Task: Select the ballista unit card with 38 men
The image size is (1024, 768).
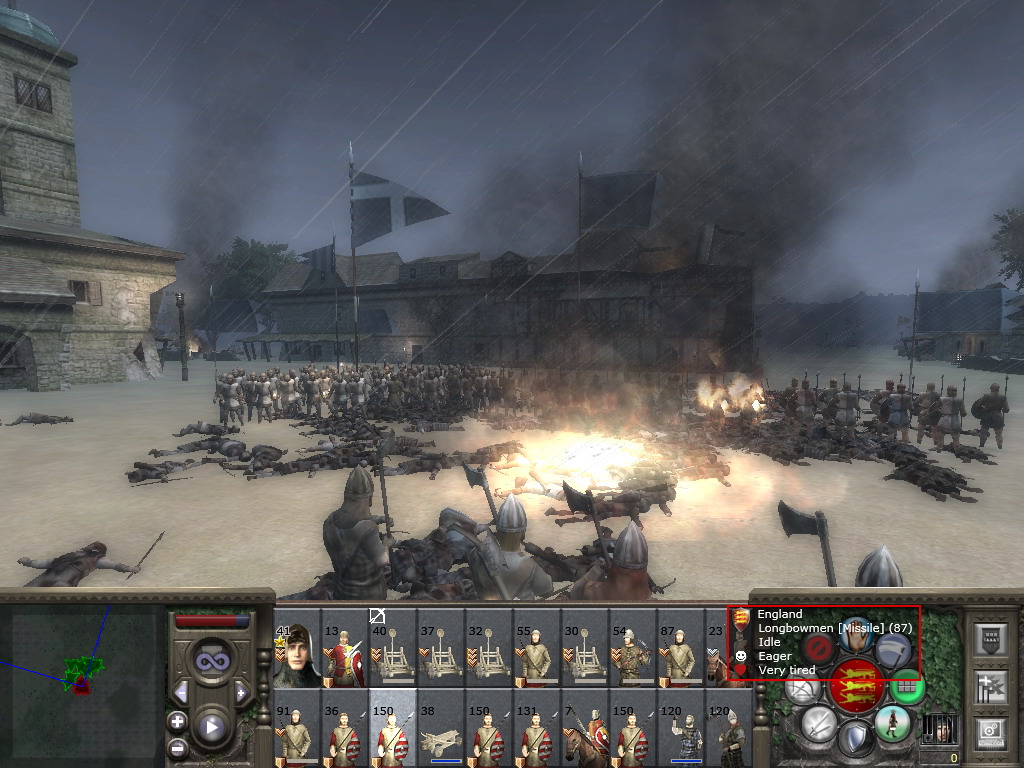Action: tap(441, 728)
